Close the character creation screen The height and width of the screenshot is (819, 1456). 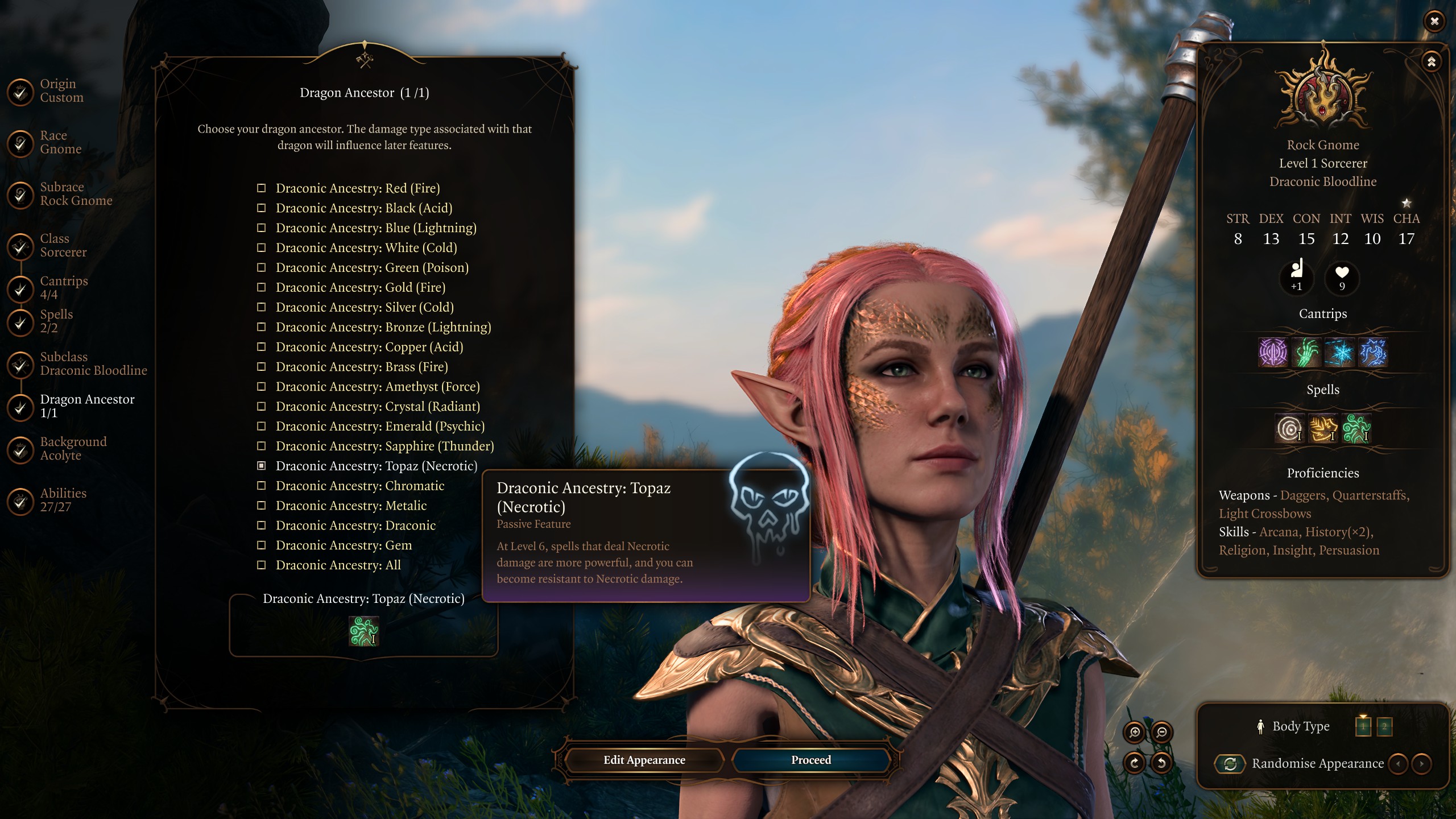tap(1434, 22)
